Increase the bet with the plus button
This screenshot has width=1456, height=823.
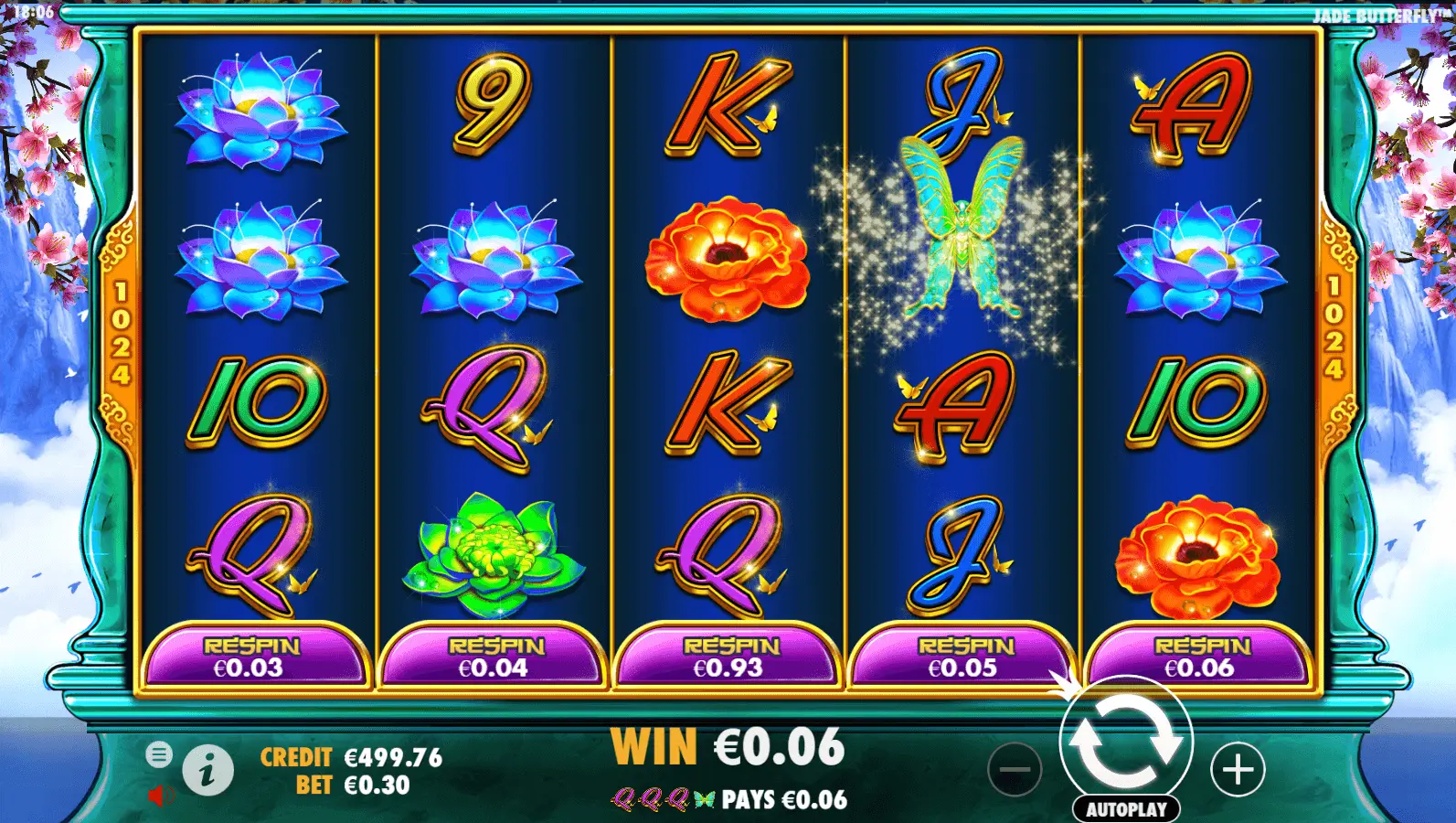pos(1238,770)
